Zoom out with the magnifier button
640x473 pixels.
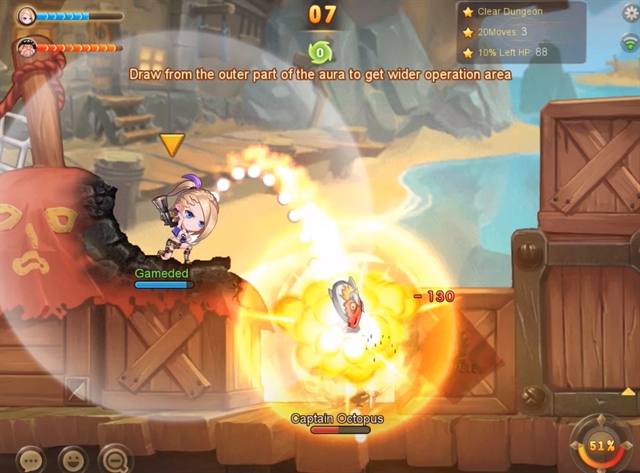116,460
